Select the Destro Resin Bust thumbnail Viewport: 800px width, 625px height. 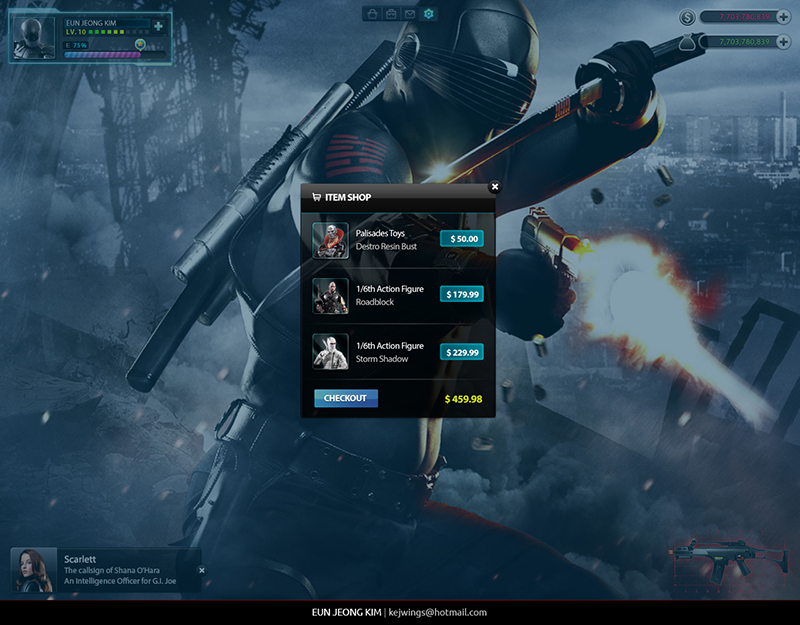pos(331,240)
